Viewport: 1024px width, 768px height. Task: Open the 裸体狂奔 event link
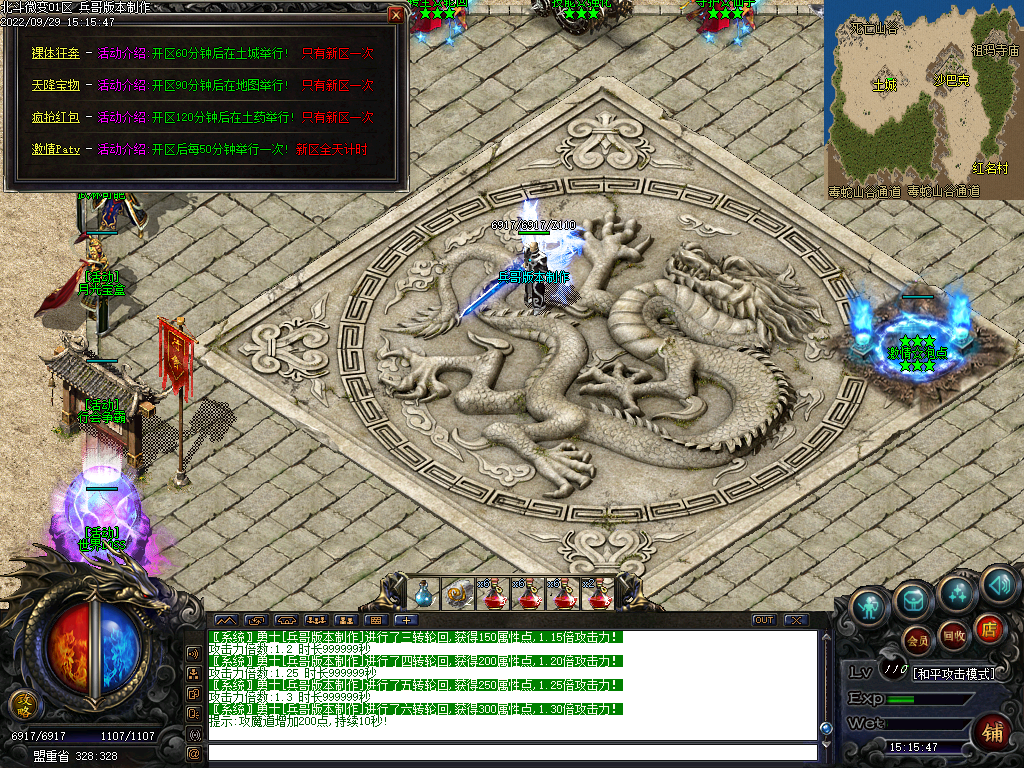pos(55,53)
